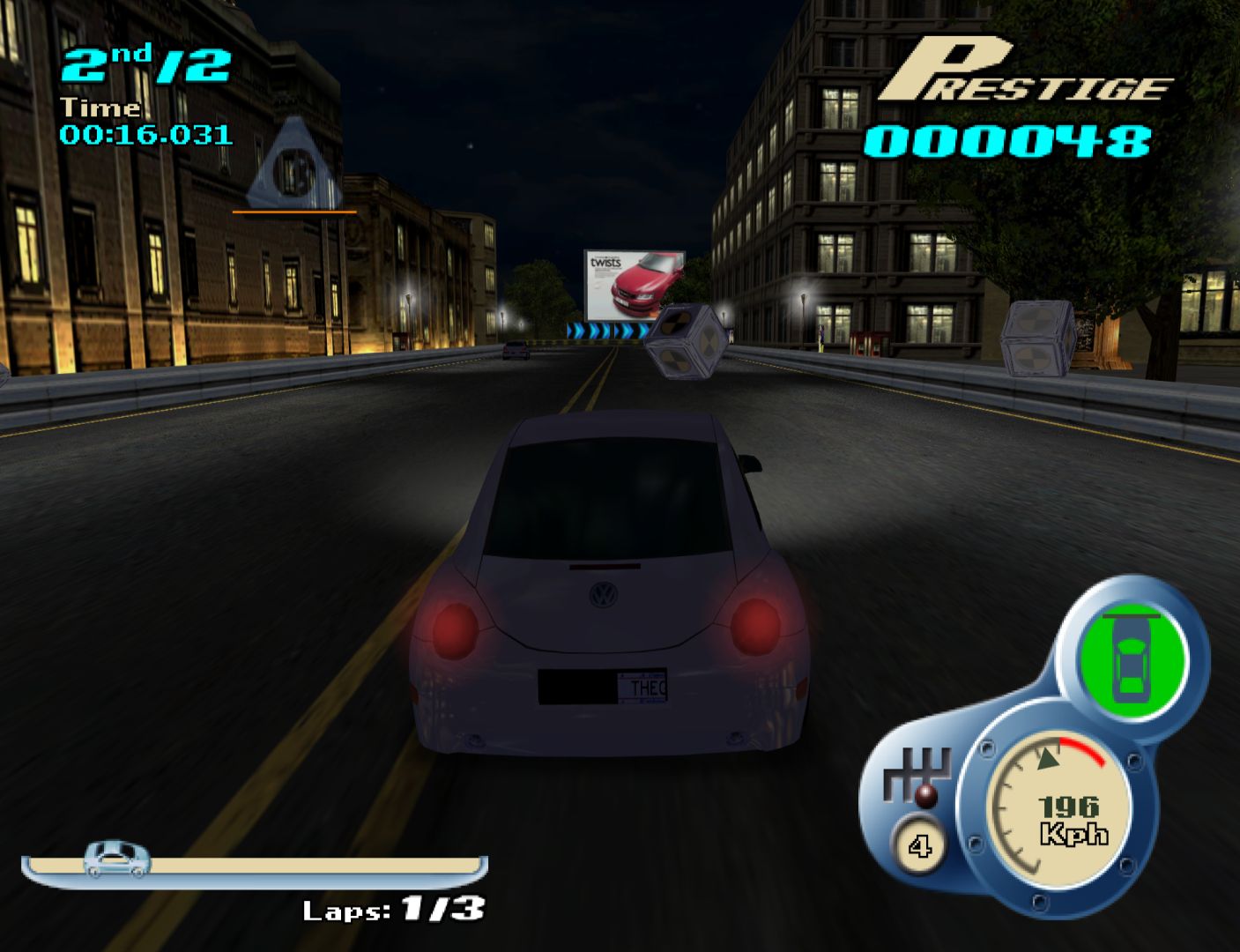Click the green car damage indicator
The height and width of the screenshot is (952, 1240).
pyautogui.click(x=1132, y=658)
